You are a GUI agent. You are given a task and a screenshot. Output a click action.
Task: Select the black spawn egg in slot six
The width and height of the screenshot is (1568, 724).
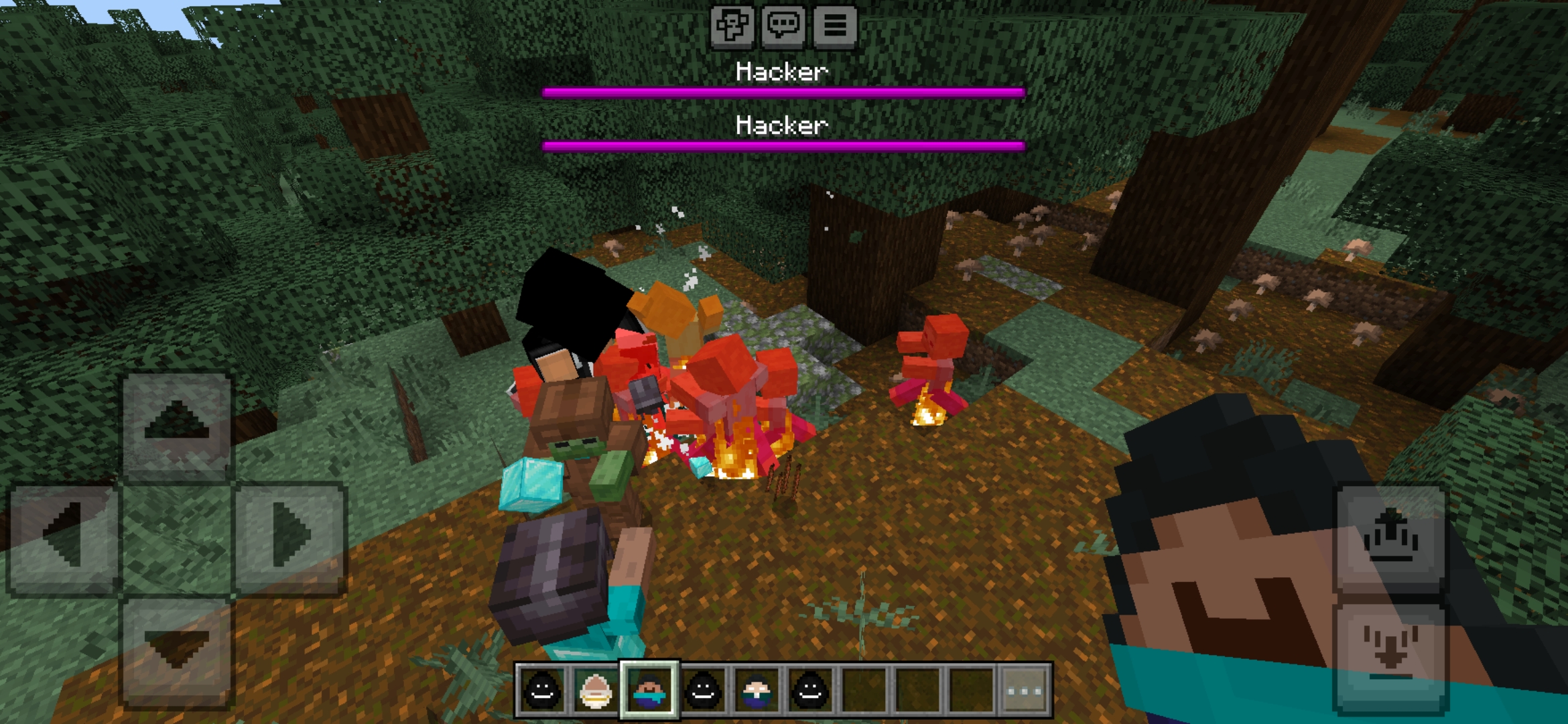811,689
